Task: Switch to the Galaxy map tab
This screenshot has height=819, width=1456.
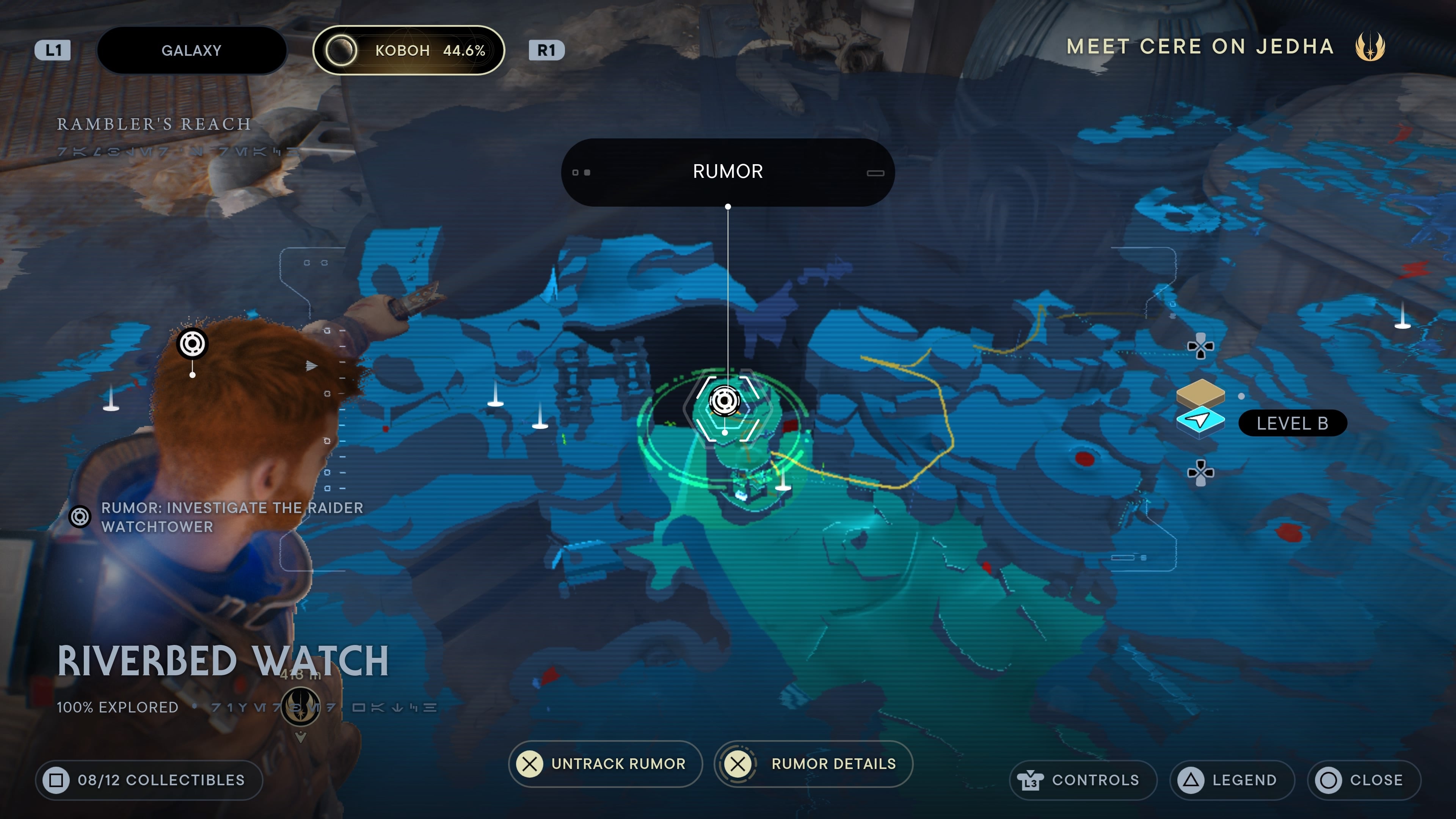Action: [x=191, y=50]
